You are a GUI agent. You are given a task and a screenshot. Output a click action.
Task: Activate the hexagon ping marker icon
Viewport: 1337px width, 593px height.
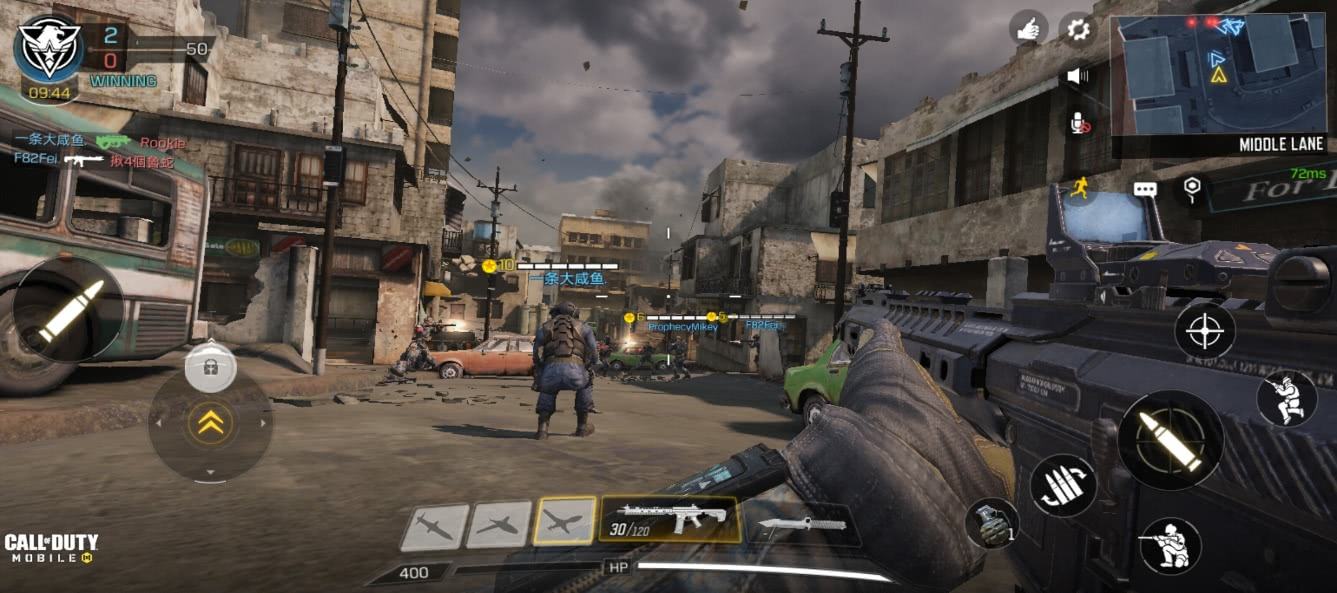pos(1191,187)
